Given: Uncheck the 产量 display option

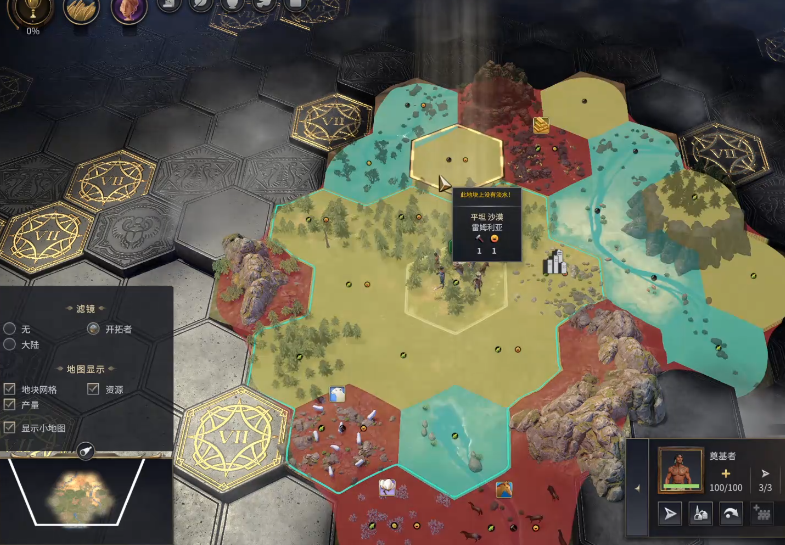Looking at the screenshot, I should (10, 405).
